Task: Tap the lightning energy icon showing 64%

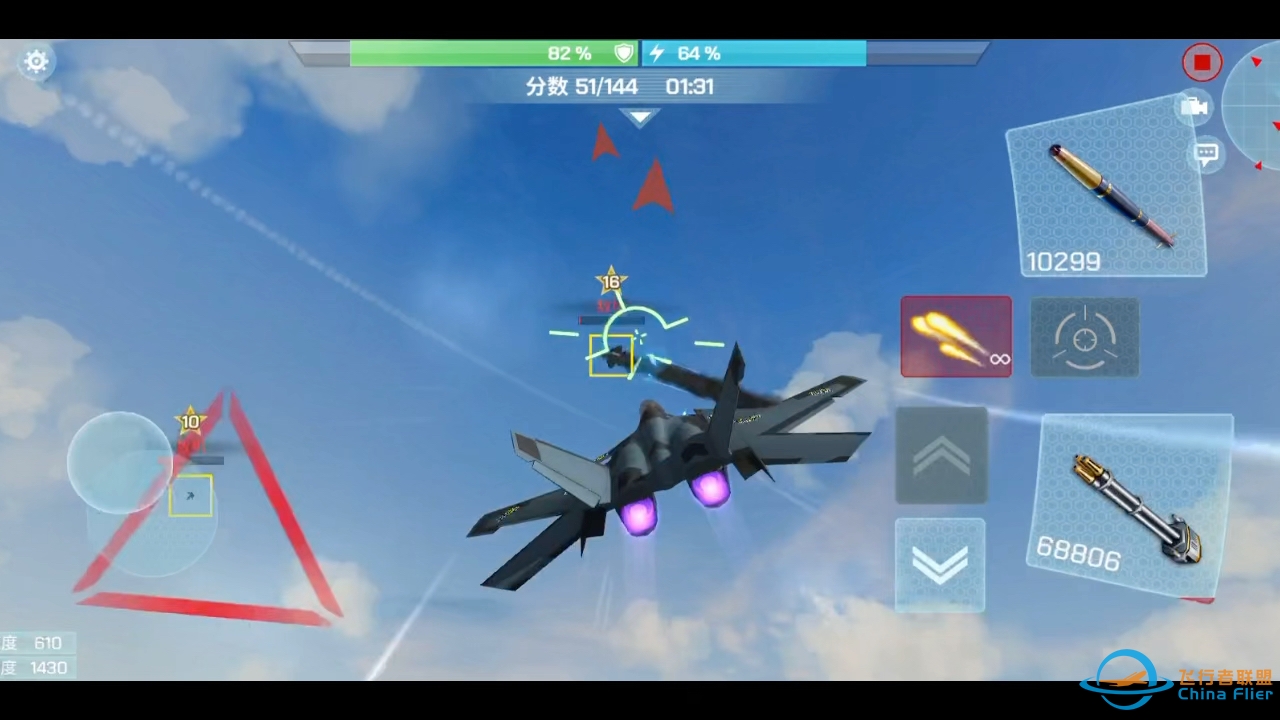Action: [x=655, y=53]
